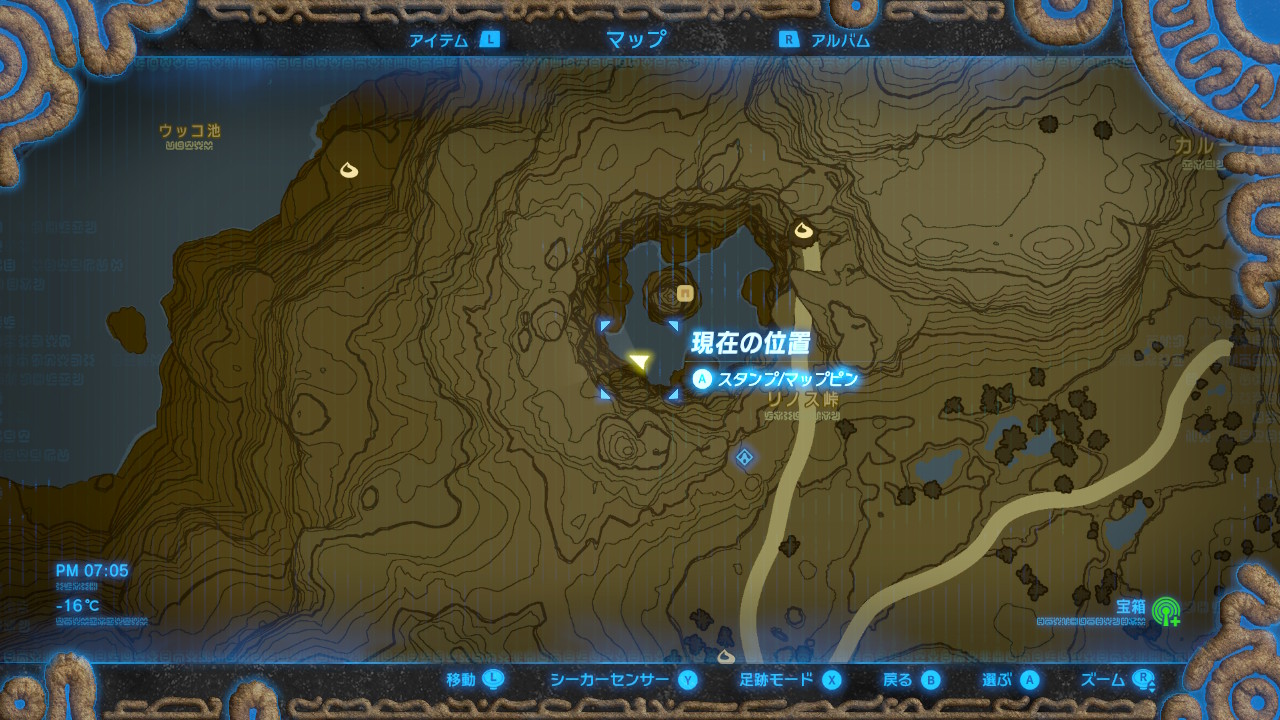
Task: Select the Sheikah shrine icon on the map
Action: pyautogui.click(x=742, y=455)
